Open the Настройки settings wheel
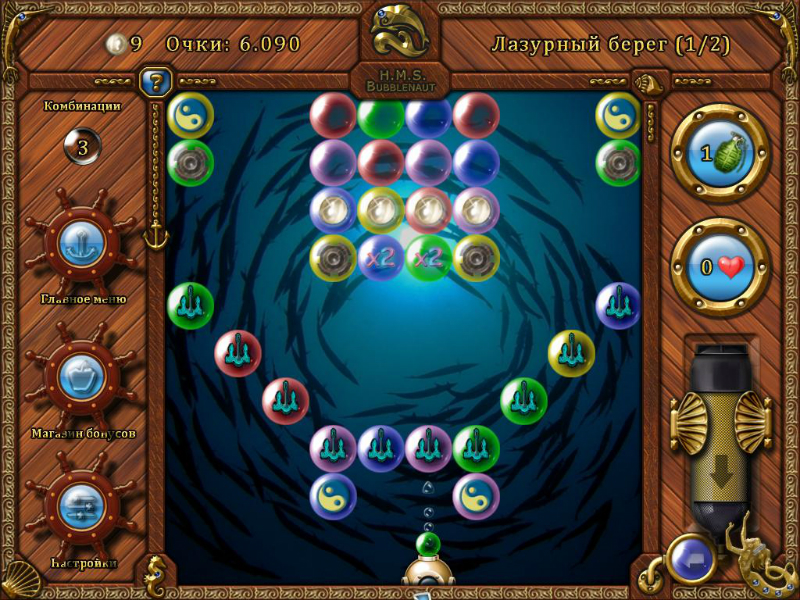This screenshot has height=600, width=800. coord(83,504)
